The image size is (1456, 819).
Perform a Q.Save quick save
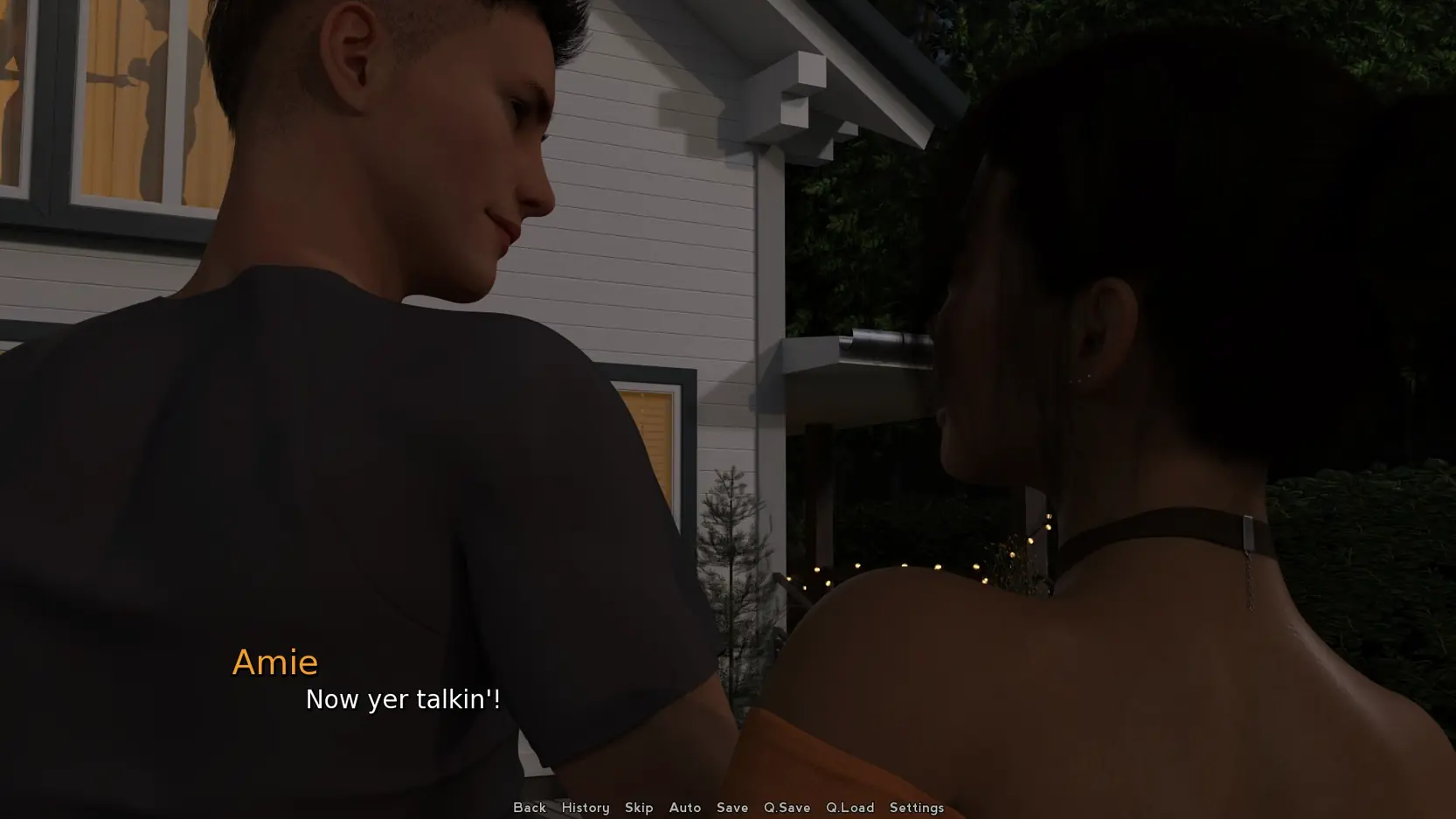click(x=786, y=808)
